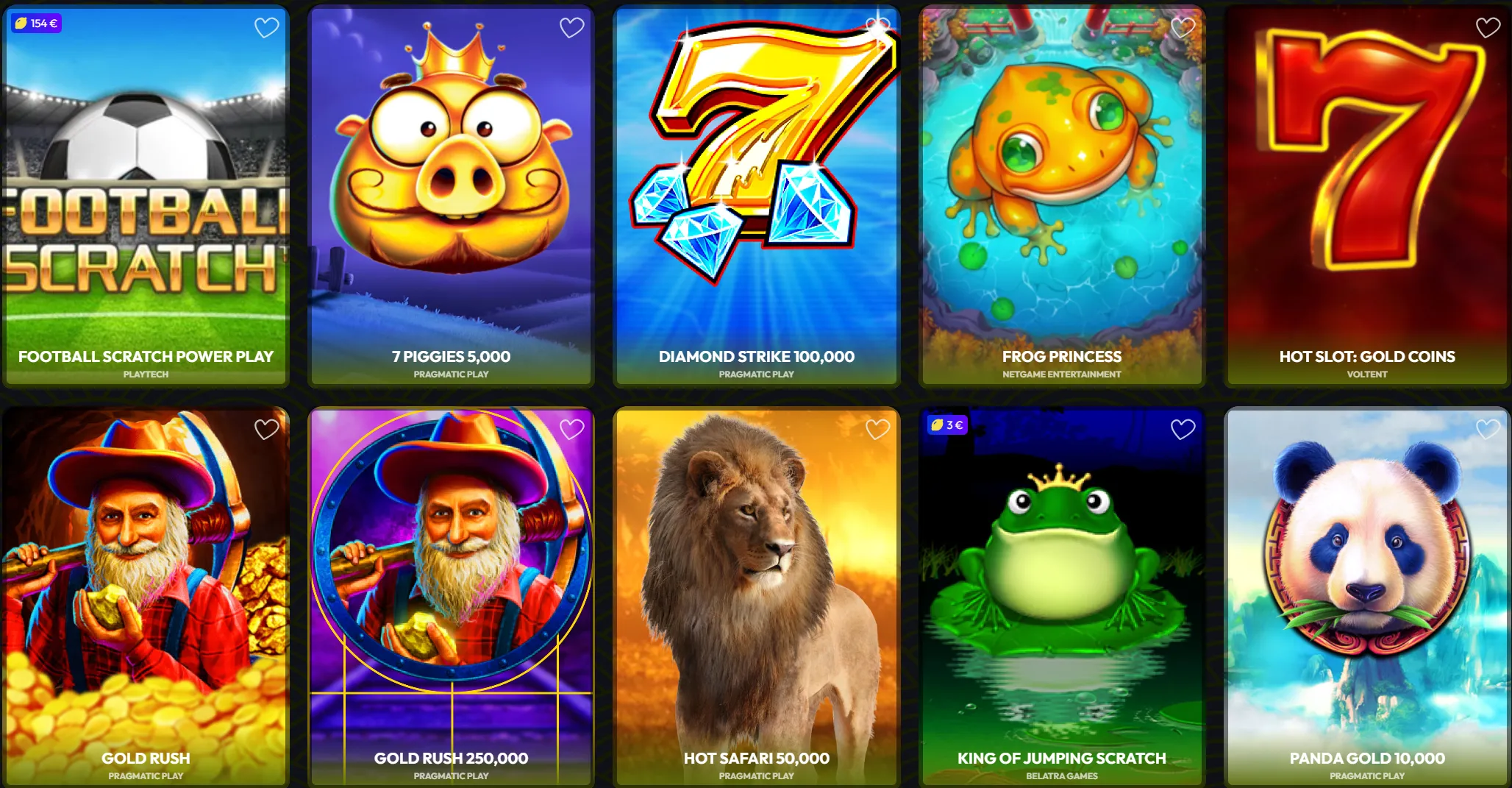
Task: Select the Pragmatic Play label under Gold Rush
Action: pos(145,775)
